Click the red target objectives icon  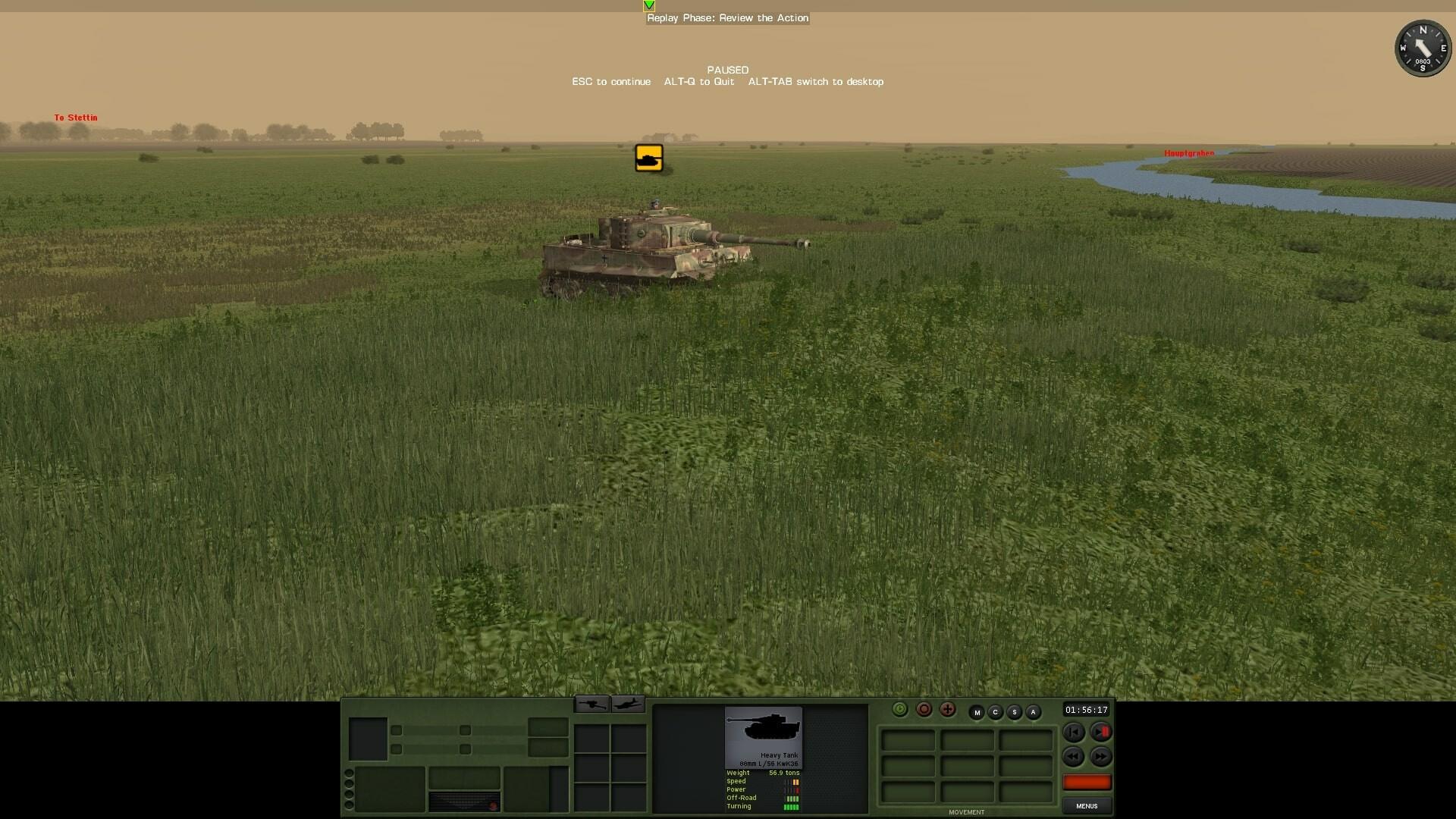pos(924,710)
